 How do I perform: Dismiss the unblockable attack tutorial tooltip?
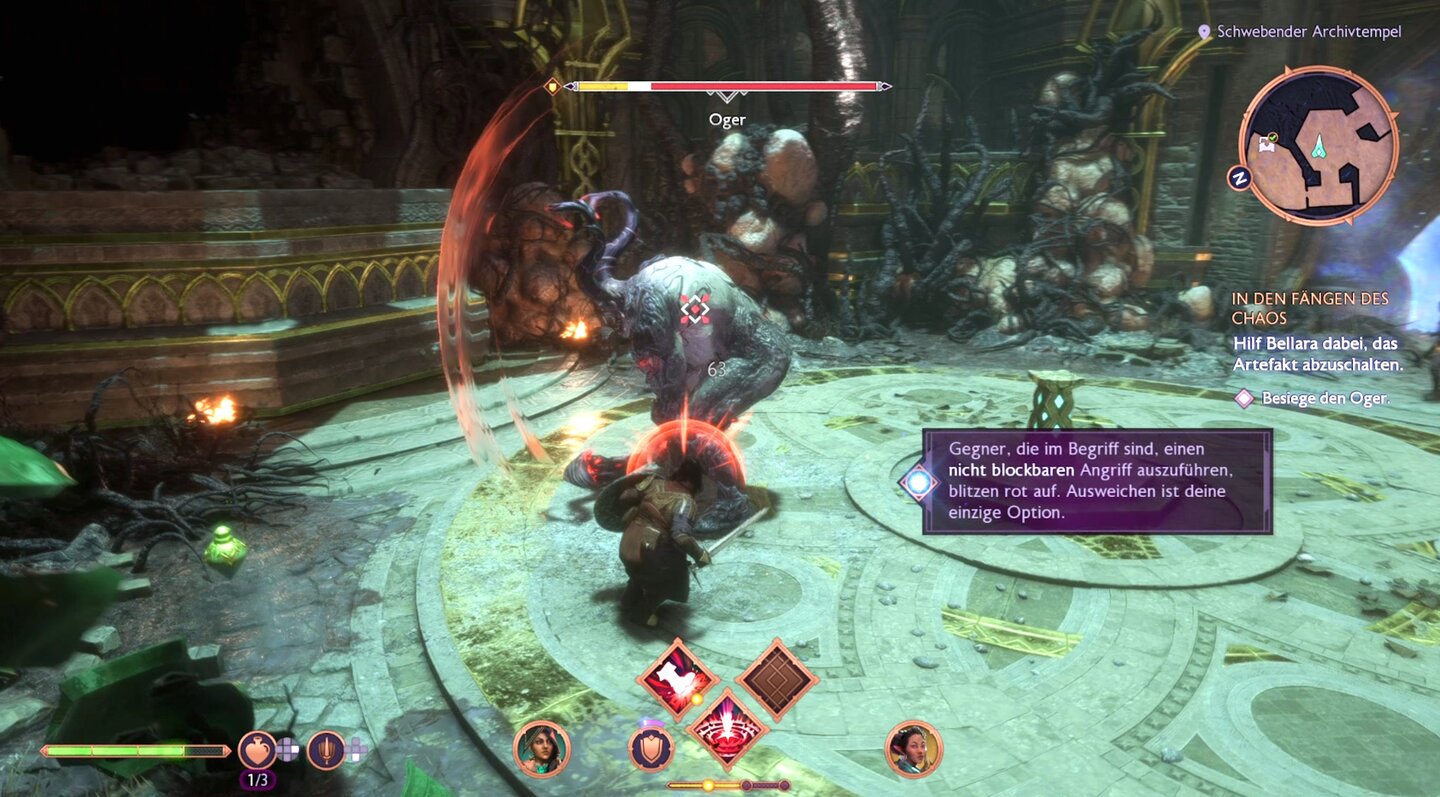coord(1097,481)
